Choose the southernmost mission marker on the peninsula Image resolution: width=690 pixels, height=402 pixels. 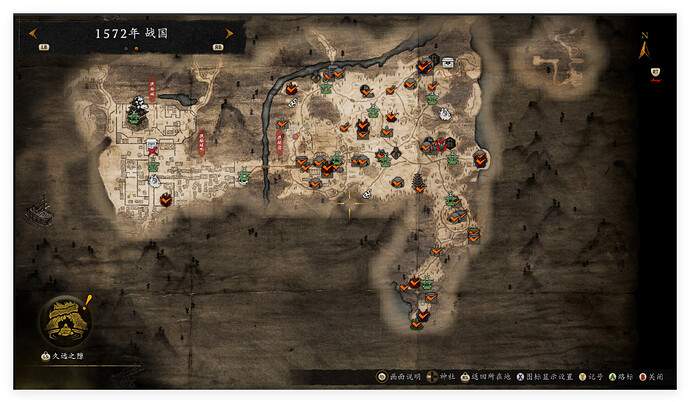pos(418,321)
